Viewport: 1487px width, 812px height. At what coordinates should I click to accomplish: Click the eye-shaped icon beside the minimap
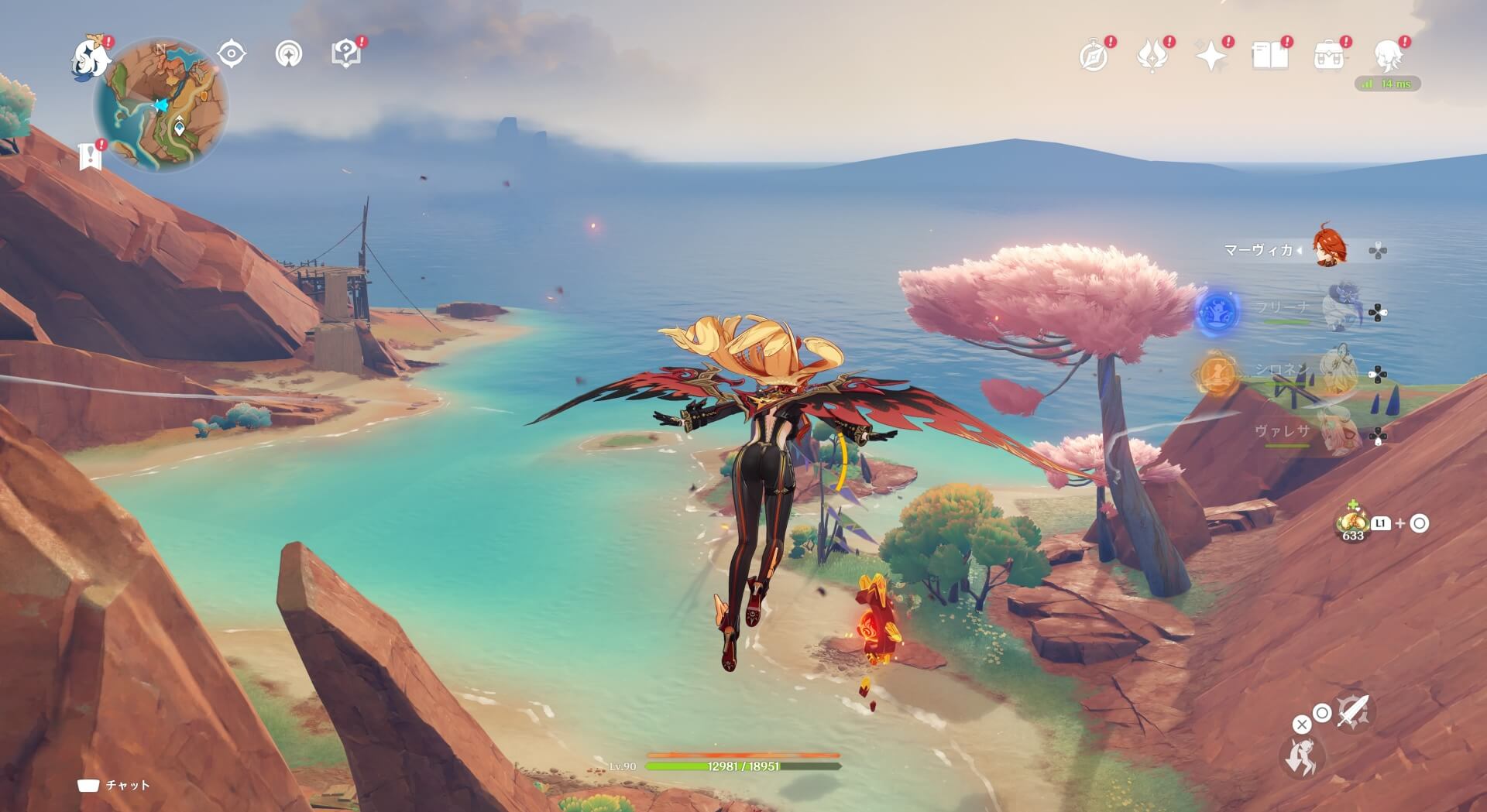click(x=232, y=54)
